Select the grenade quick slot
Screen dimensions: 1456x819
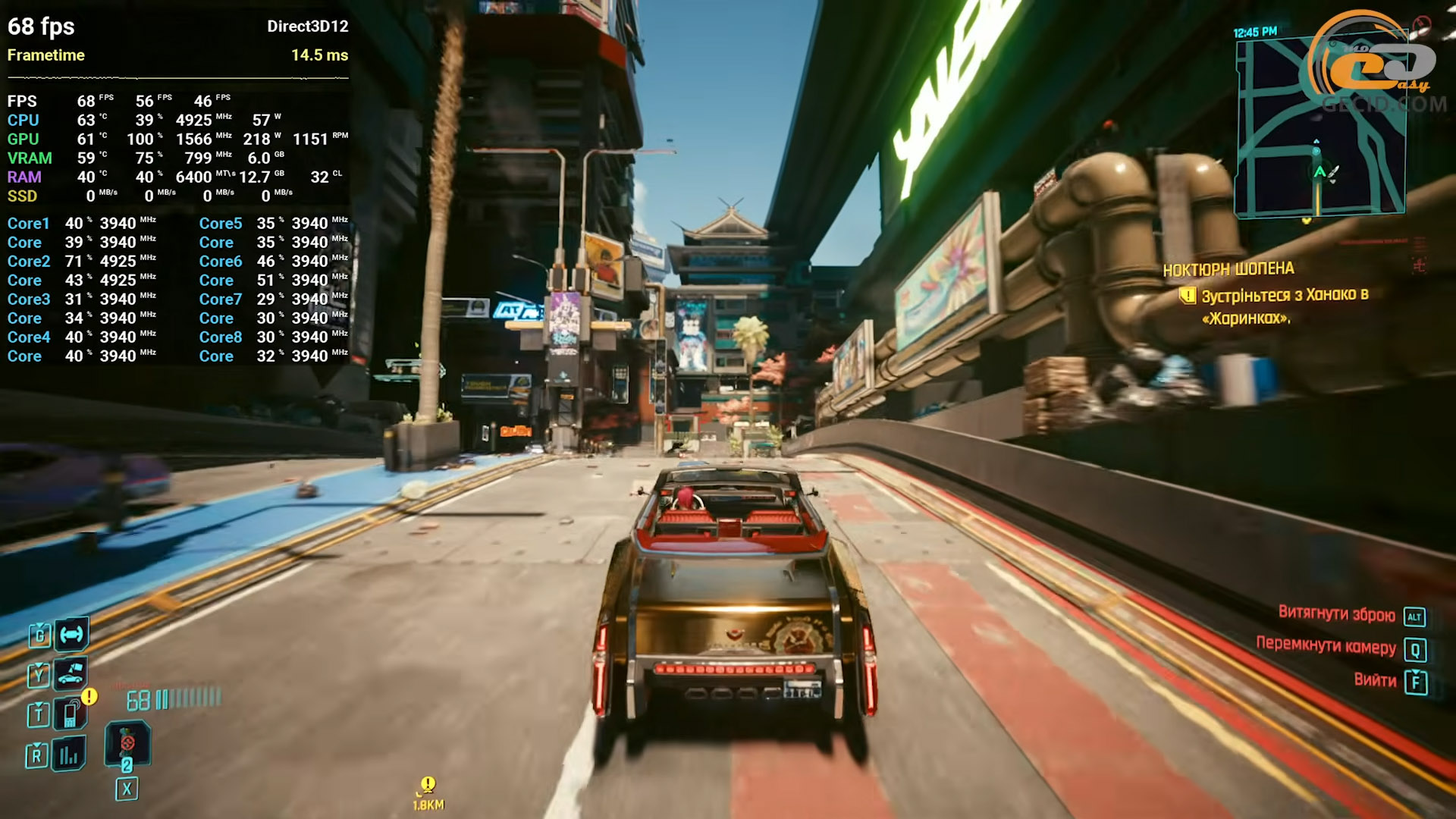(127, 743)
